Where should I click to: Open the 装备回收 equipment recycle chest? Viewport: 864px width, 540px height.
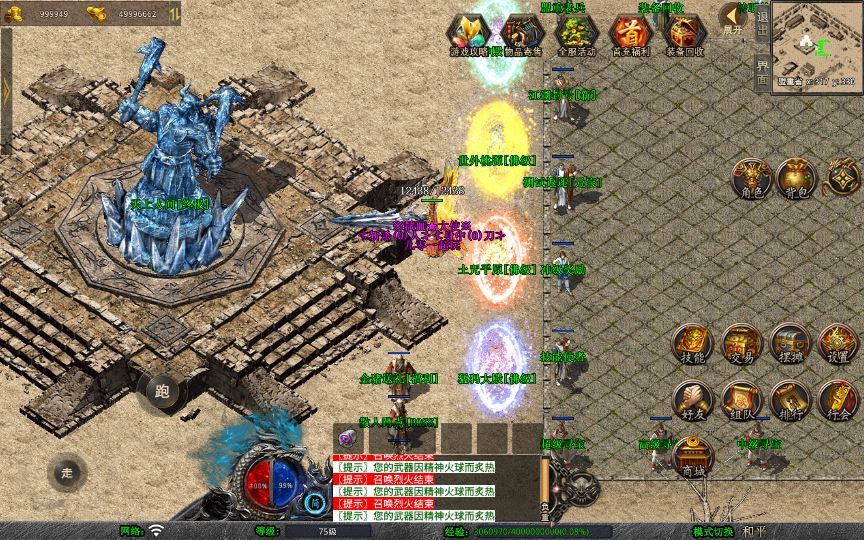click(685, 34)
